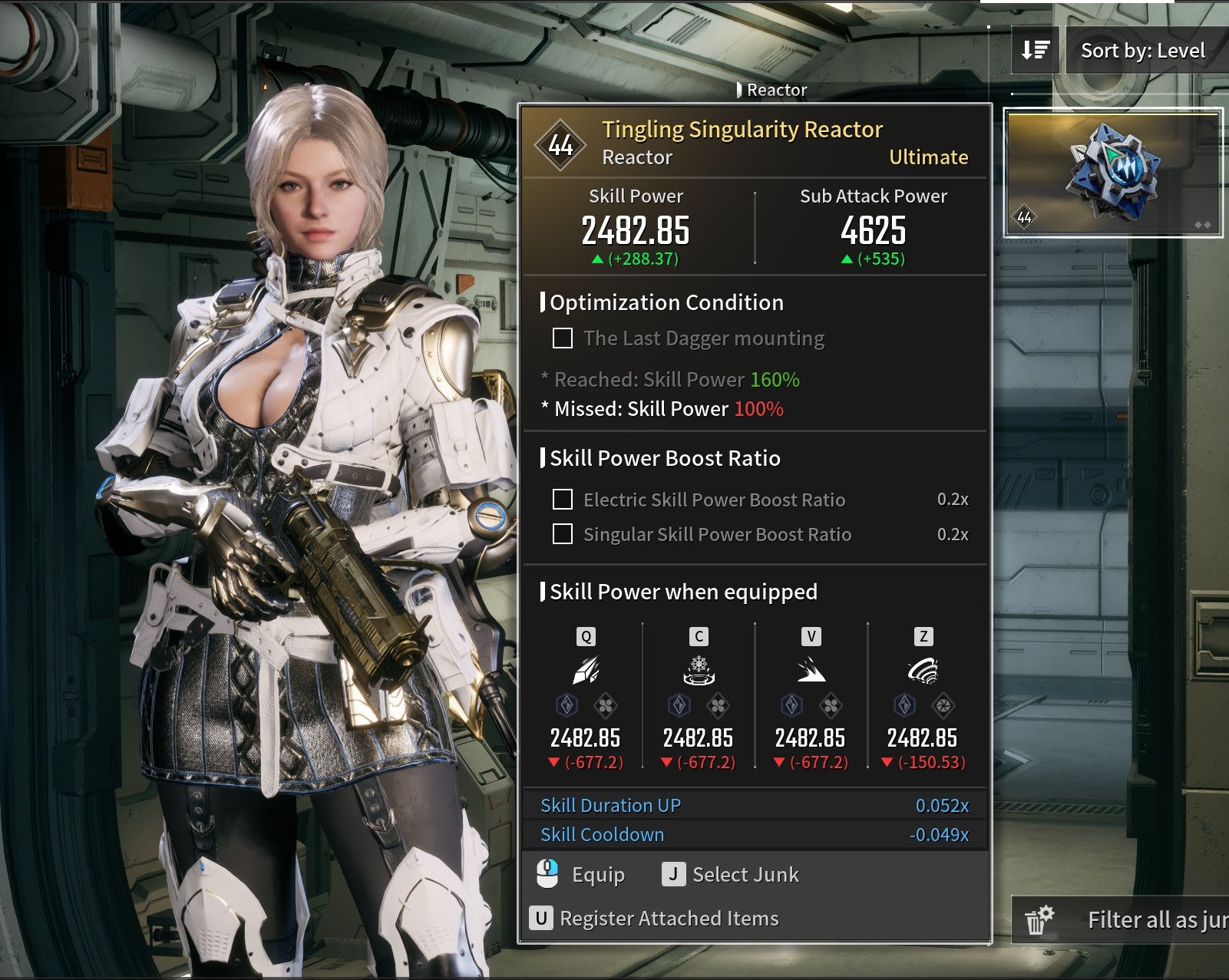
Task: Tick The Last Dagger mounting checkbox
Action: [563, 338]
